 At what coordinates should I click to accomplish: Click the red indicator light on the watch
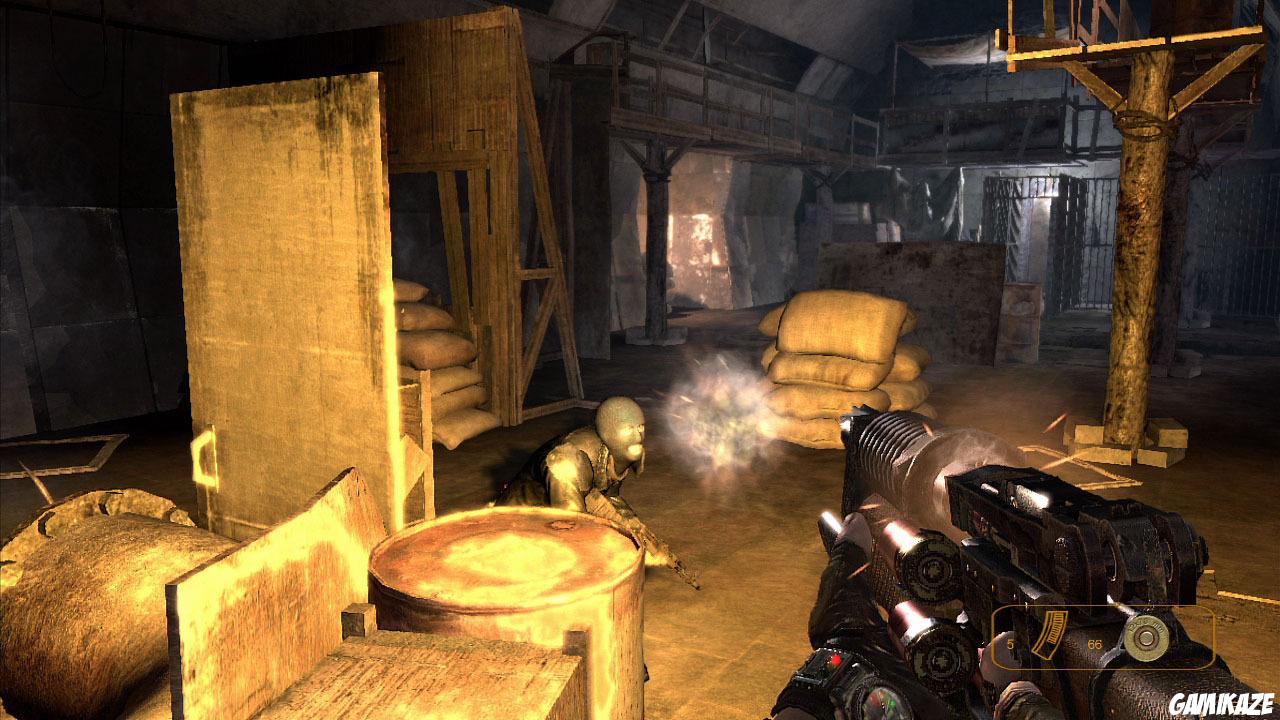coord(836,660)
